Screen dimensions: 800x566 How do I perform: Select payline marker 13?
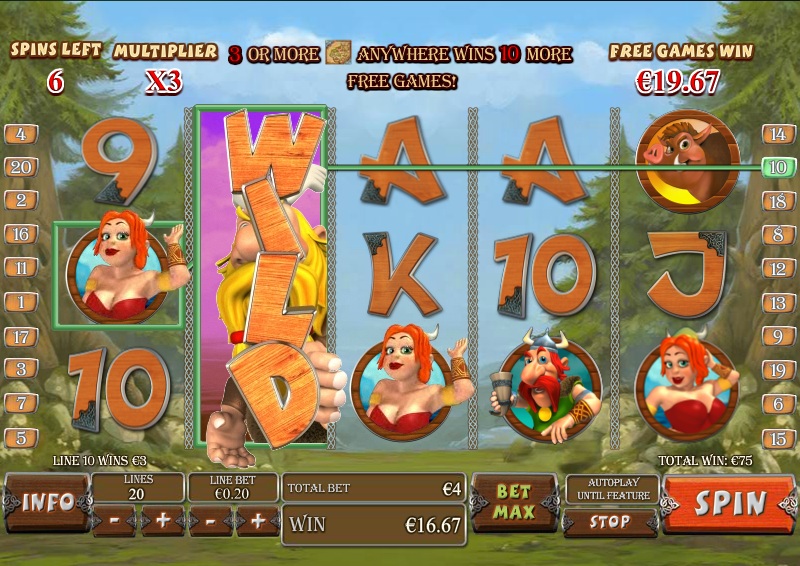tap(777, 302)
